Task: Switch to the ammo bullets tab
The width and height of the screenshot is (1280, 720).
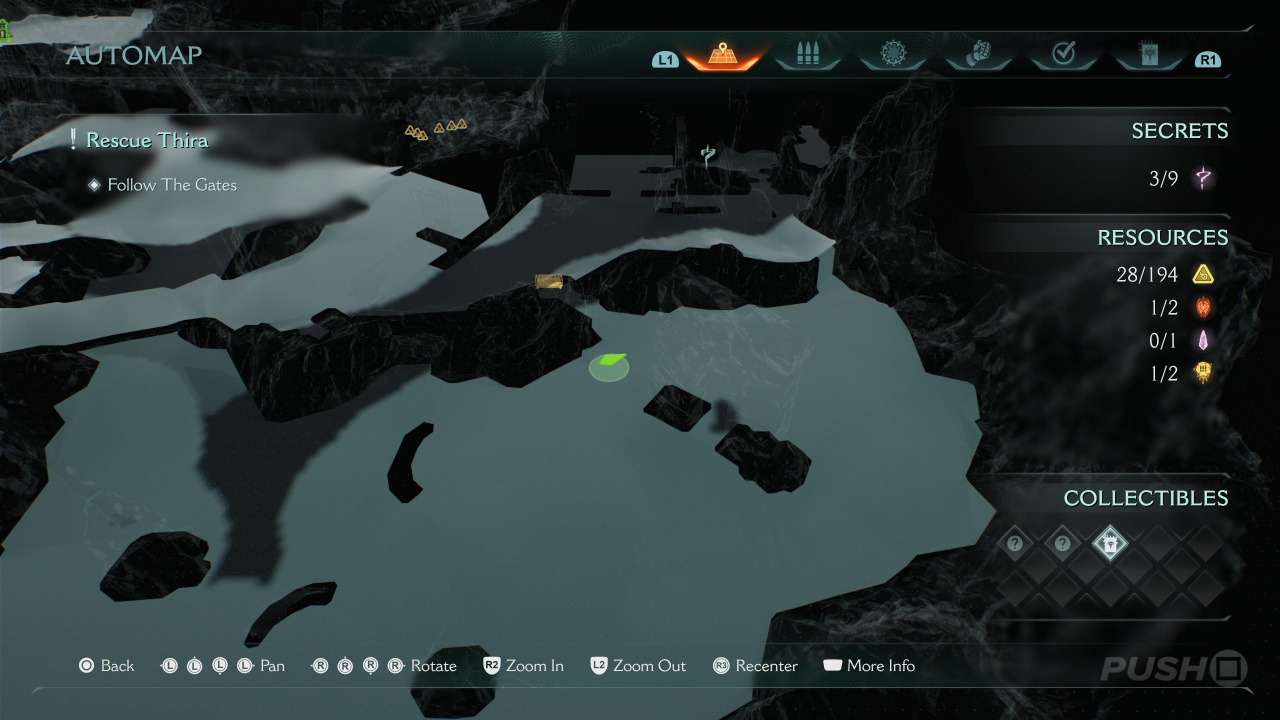Action: pyautogui.click(x=807, y=55)
